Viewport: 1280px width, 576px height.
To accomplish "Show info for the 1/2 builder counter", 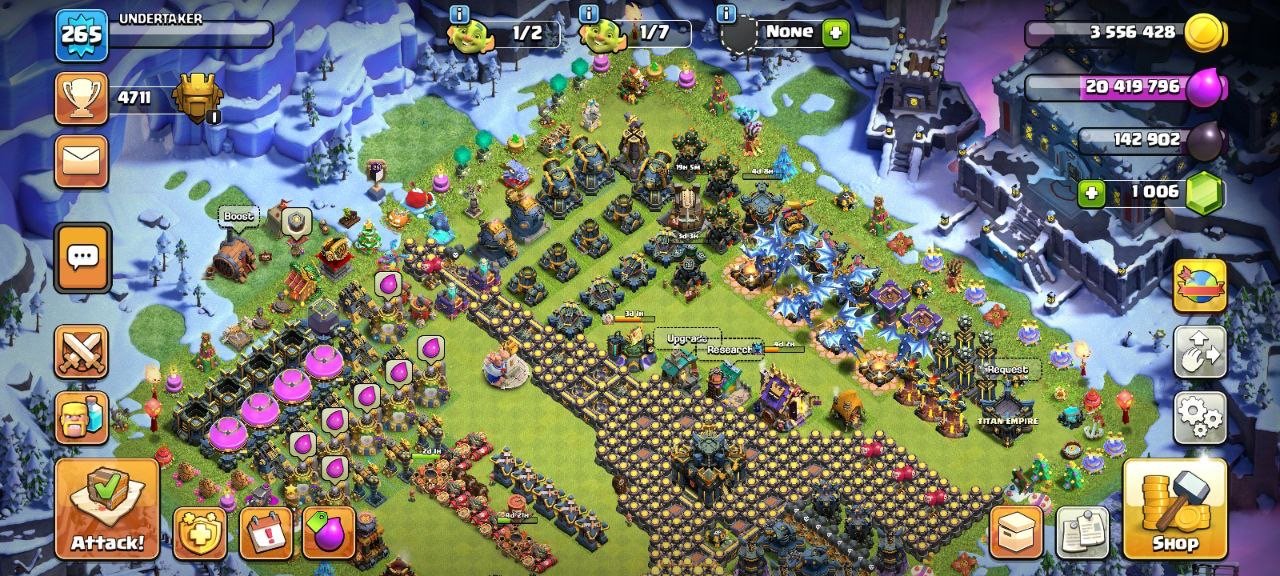I will 459,14.
